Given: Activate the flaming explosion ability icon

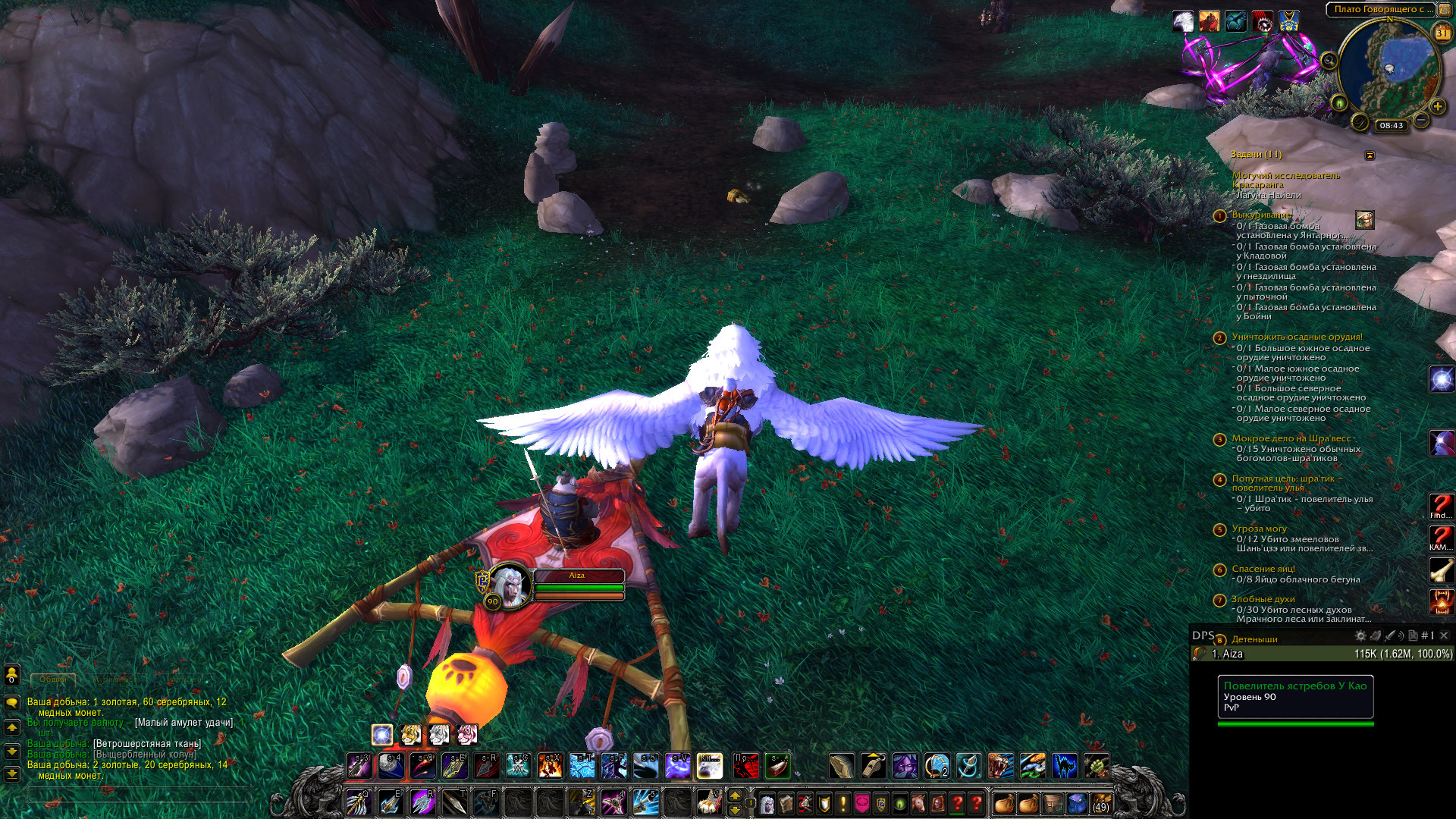Looking at the screenshot, I should 550,766.
